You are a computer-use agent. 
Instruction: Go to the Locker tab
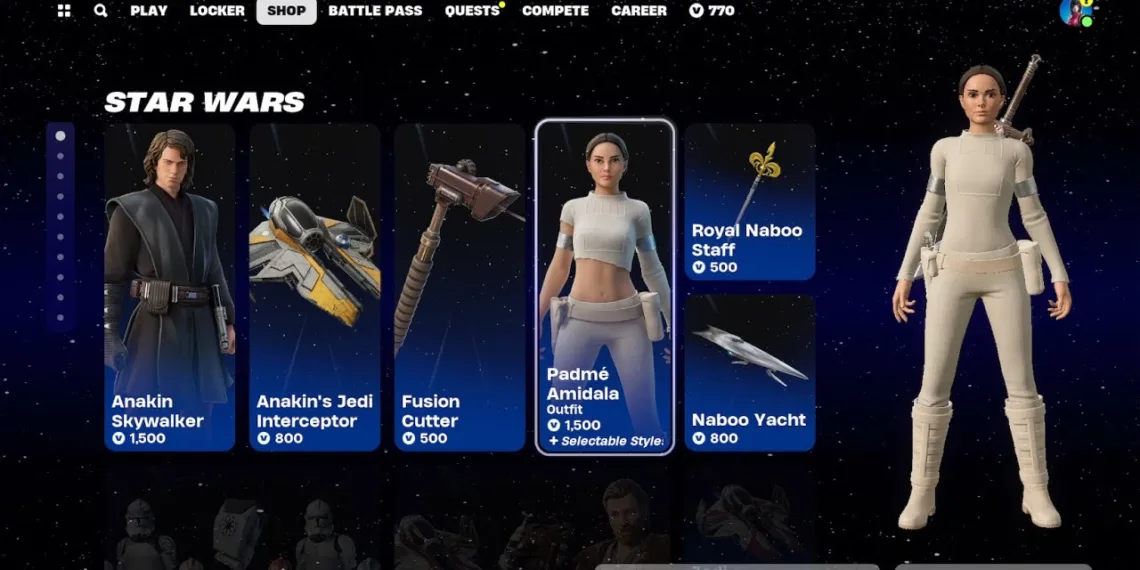tap(217, 11)
